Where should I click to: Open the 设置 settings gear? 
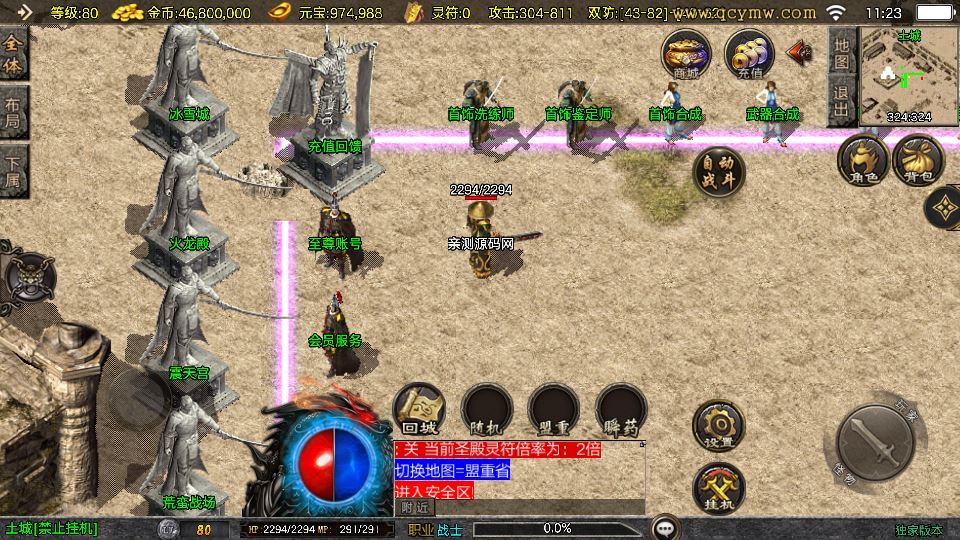[718, 427]
